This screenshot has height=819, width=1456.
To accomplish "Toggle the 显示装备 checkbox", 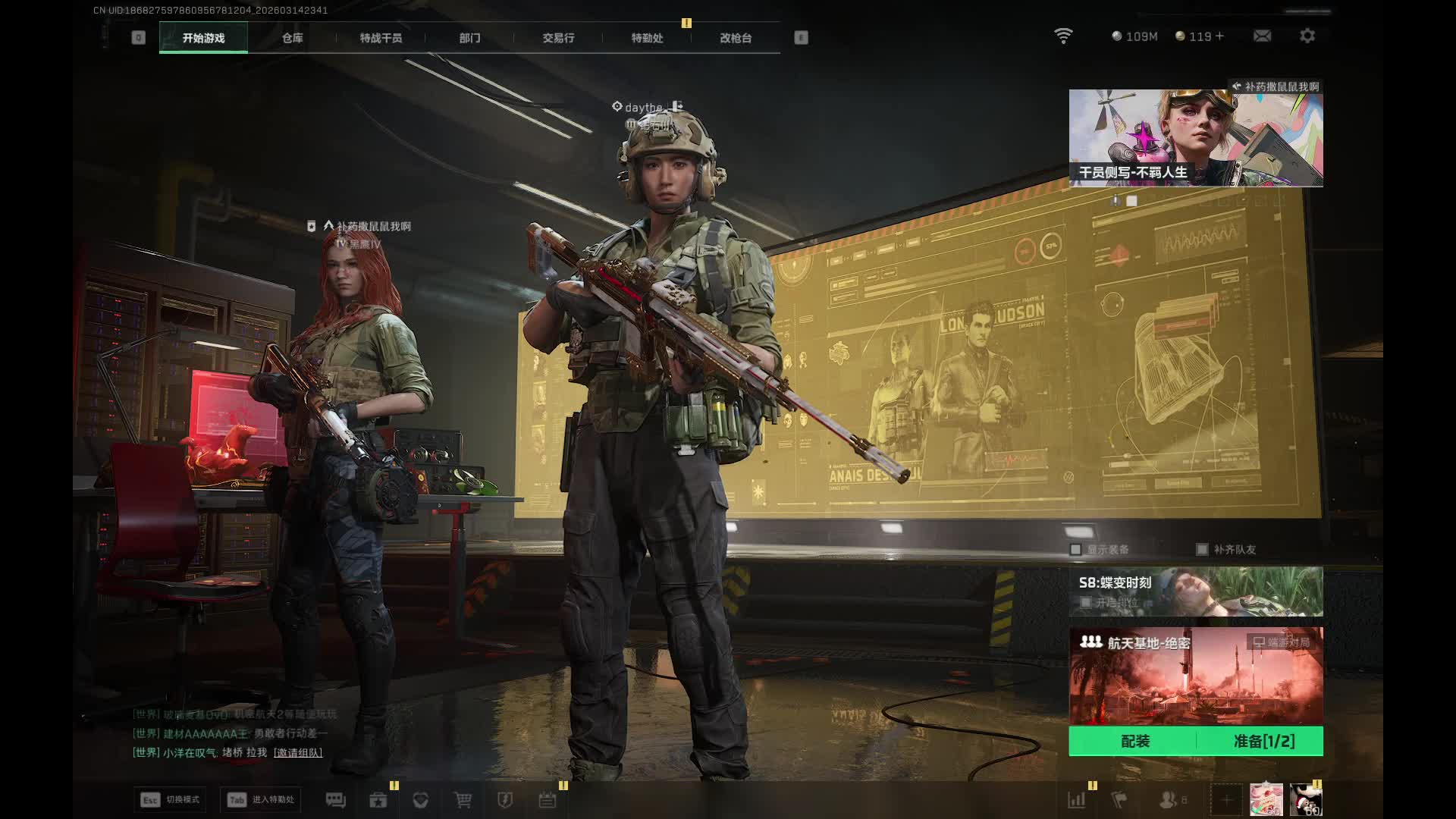I will click(x=1075, y=550).
